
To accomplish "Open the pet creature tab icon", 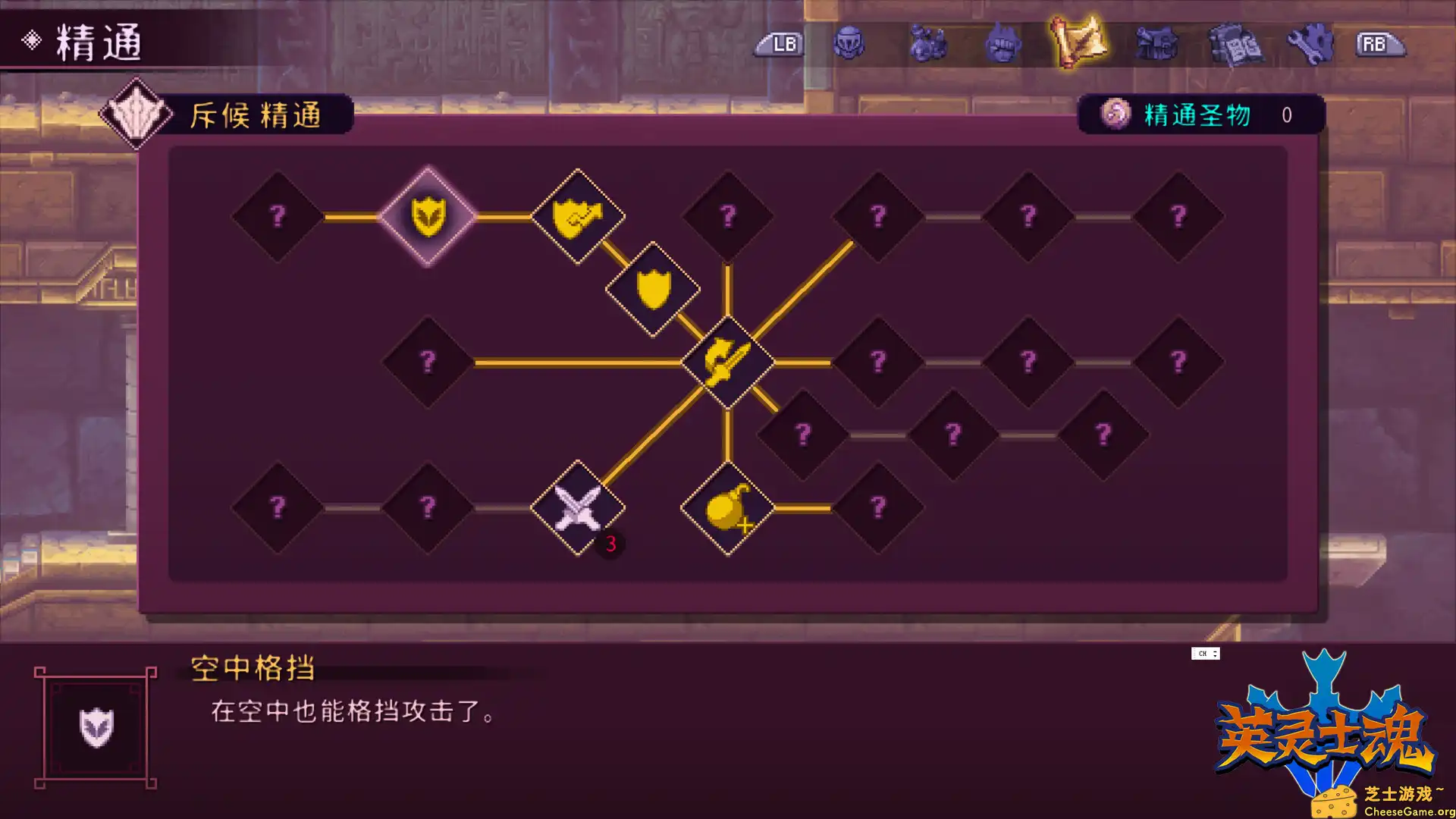I will click(927, 43).
